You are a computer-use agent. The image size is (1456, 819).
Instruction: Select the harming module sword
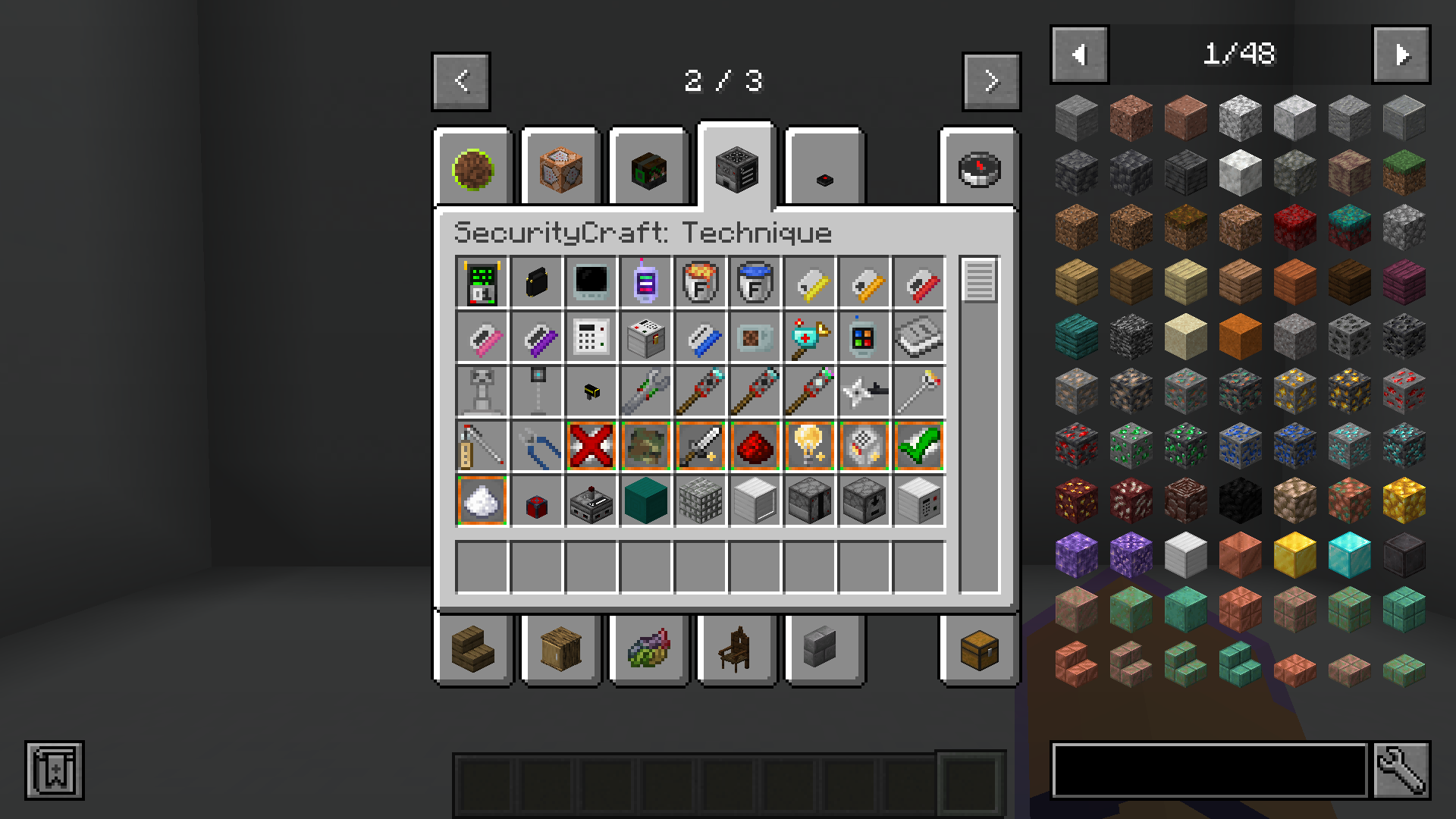(700, 445)
